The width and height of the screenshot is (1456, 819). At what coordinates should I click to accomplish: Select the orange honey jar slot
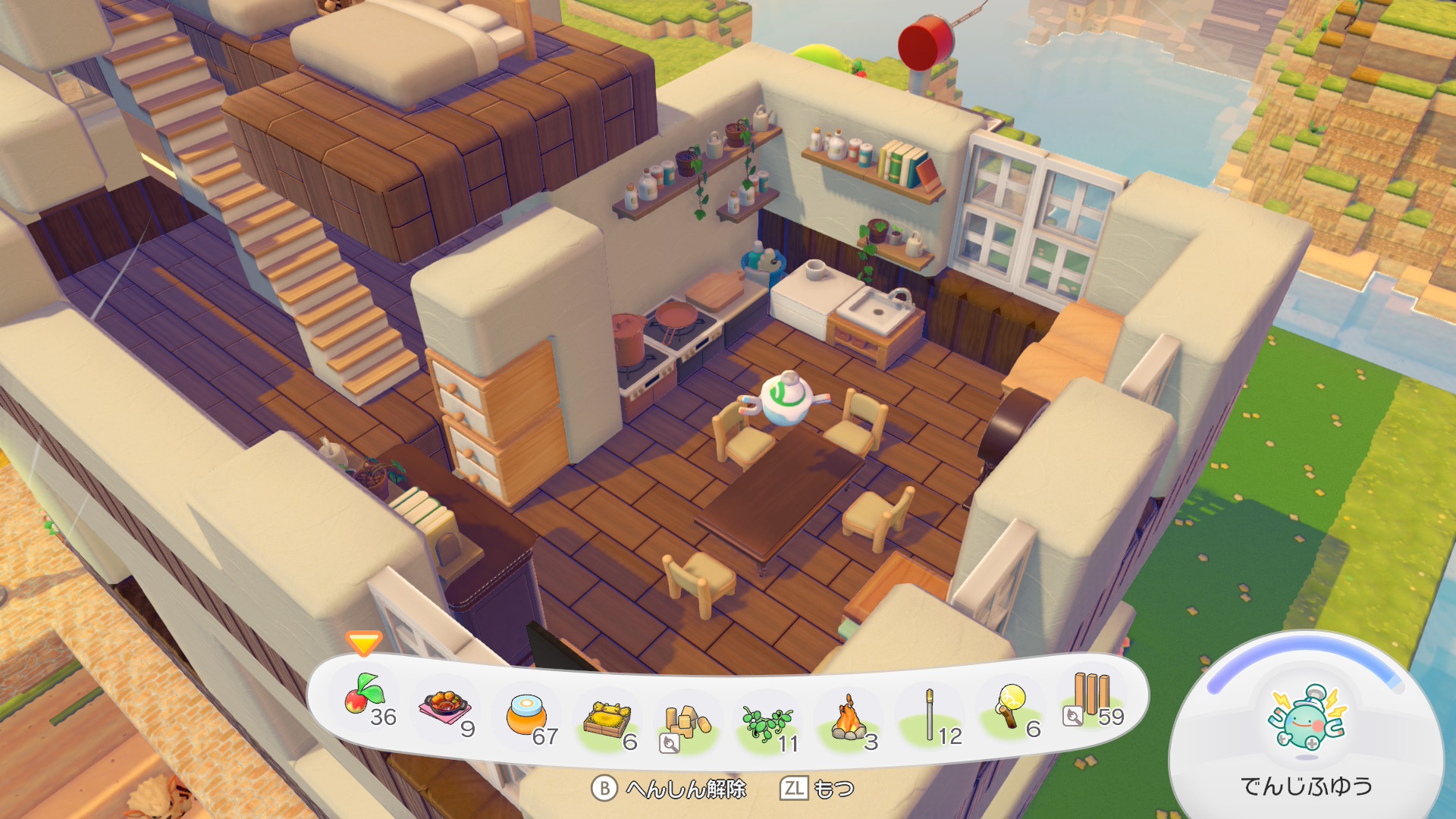(526, 716)
